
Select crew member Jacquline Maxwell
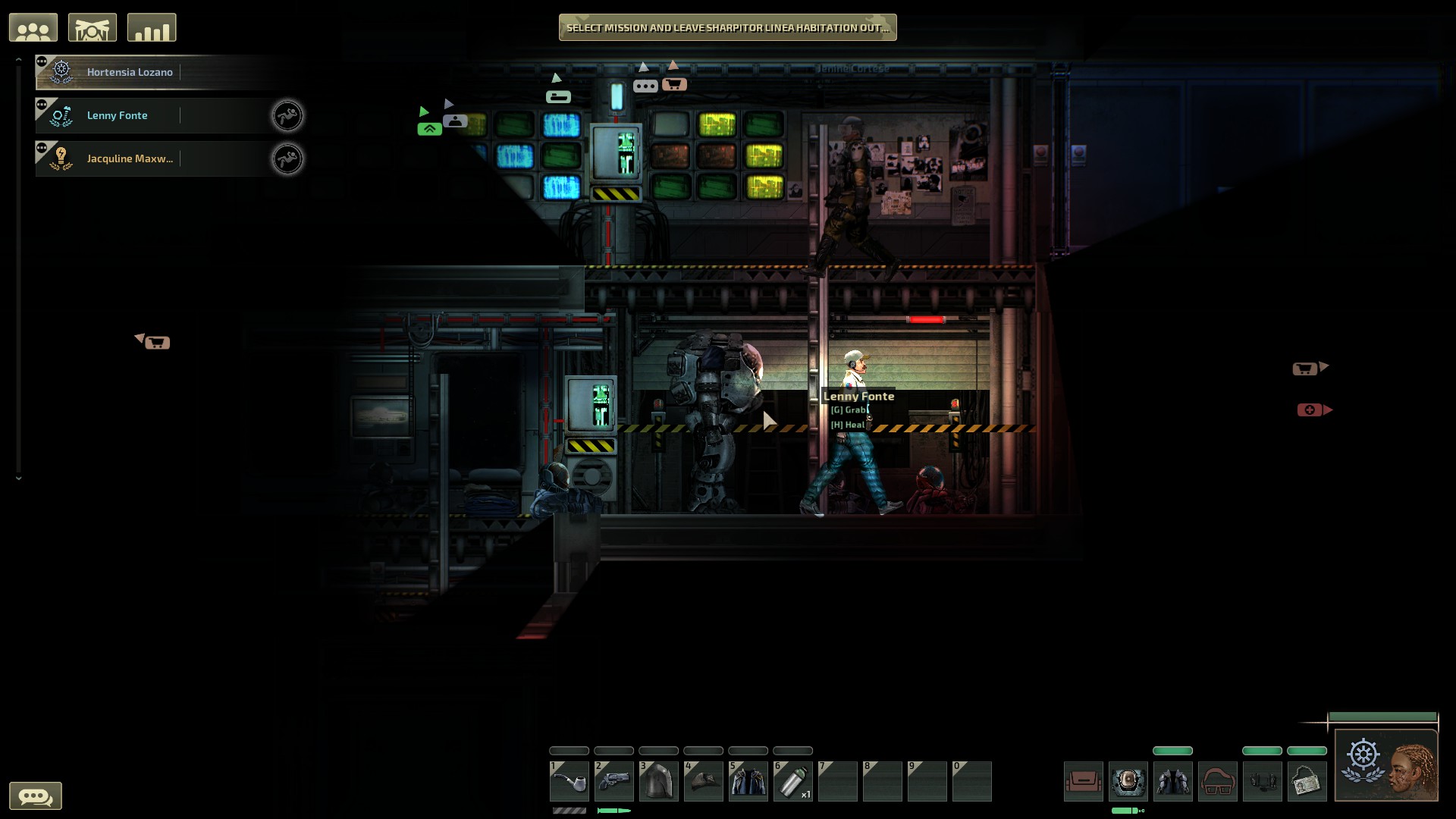point(129,158)
